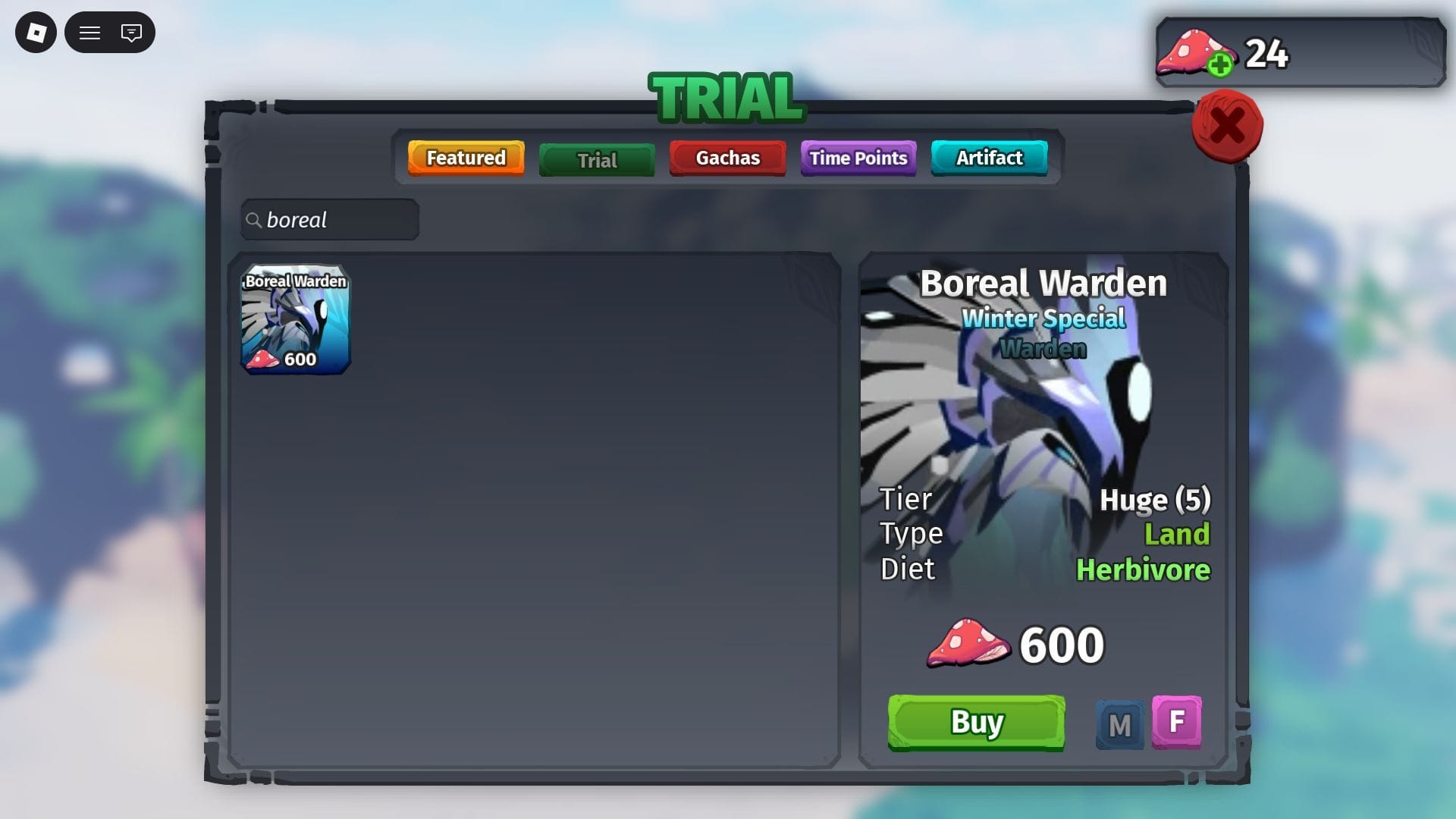Choose the male M gender option
The image size is (1456, 819).
tap(1119, 725)
